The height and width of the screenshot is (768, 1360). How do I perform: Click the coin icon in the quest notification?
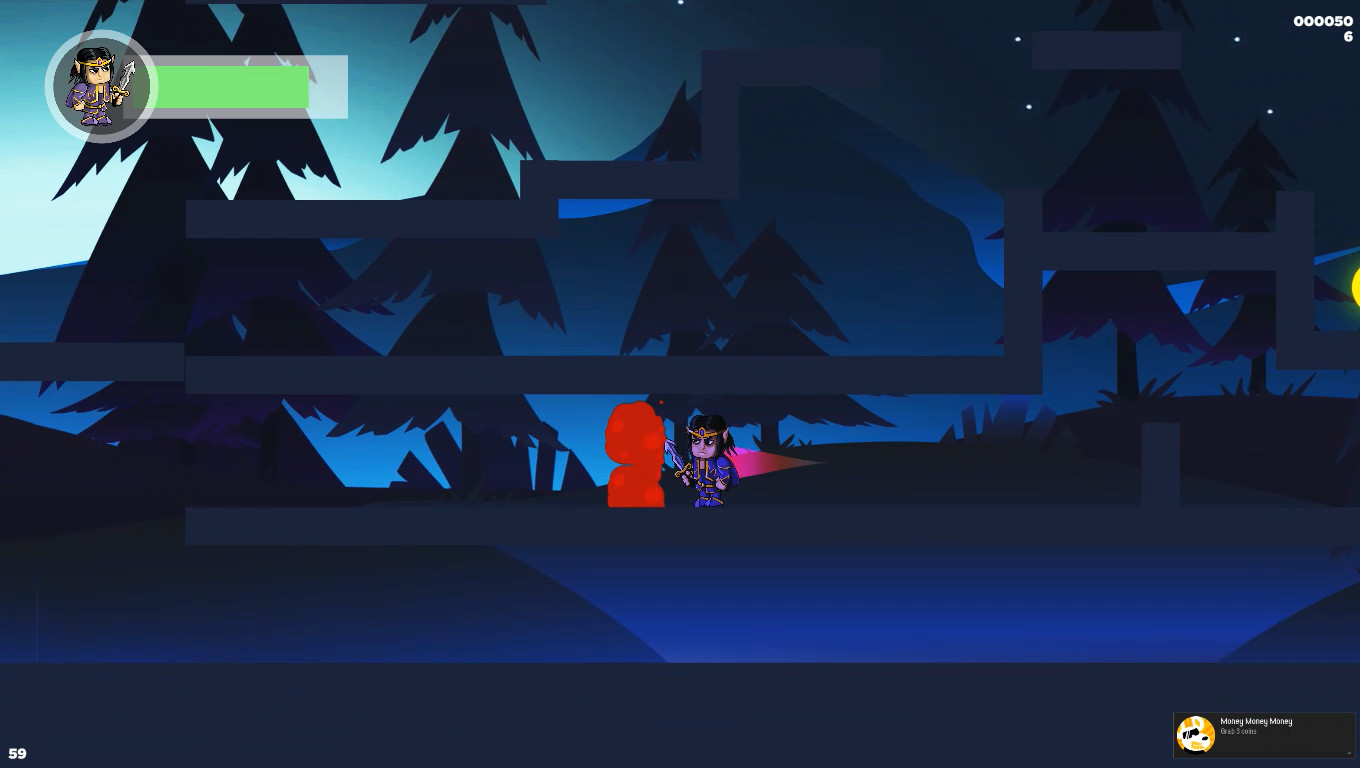click(1196, 733)
